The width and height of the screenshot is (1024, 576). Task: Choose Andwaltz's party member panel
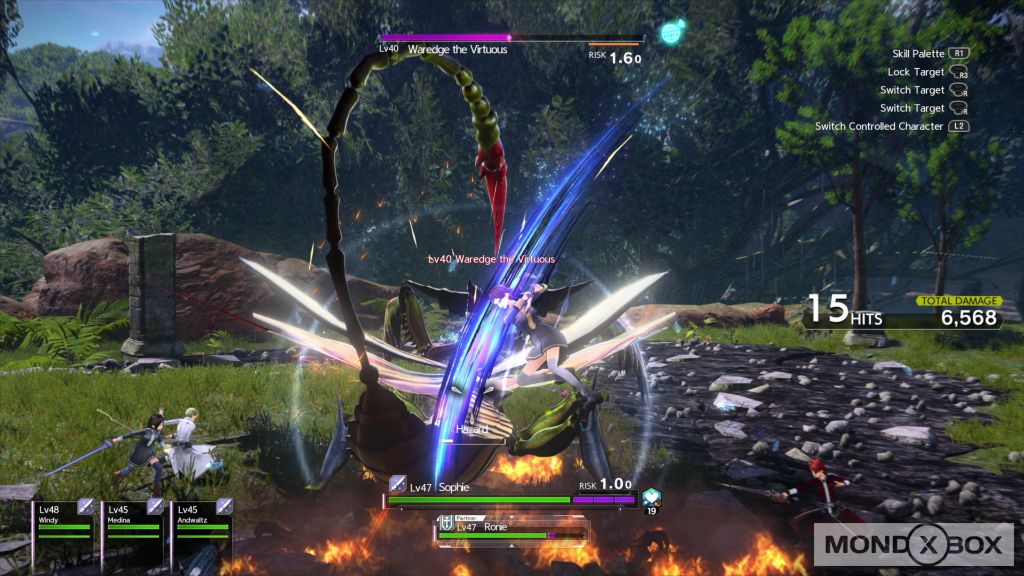[x=201, y=520]
